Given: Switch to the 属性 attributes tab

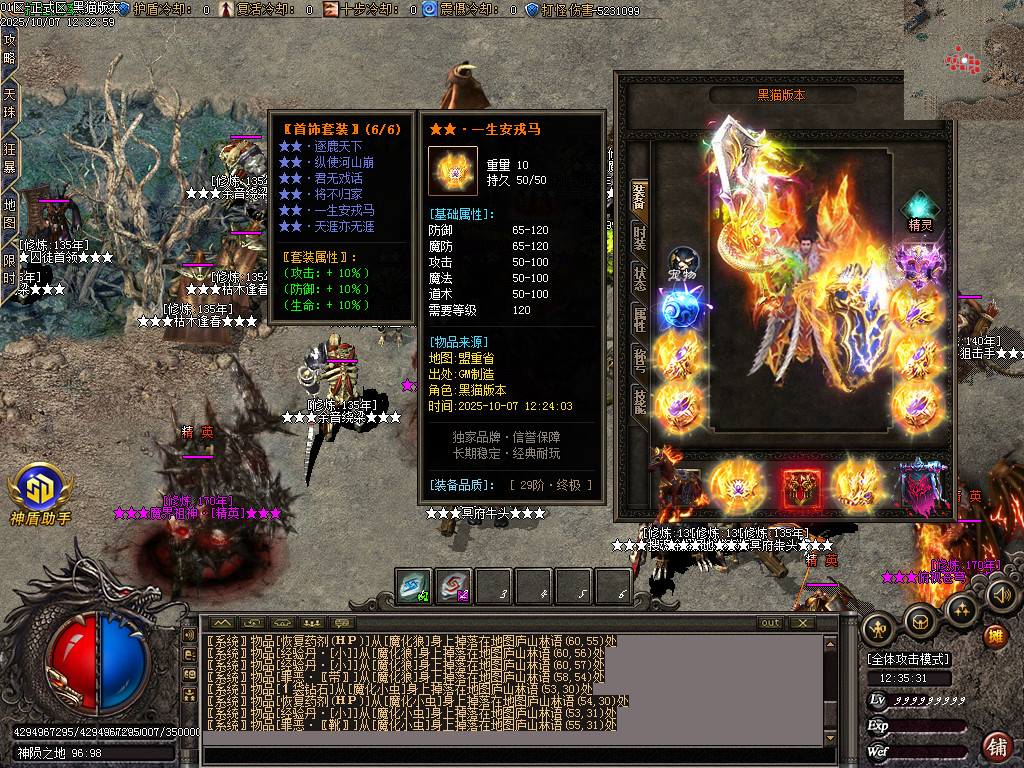Looking at the screenshot, I should (639, 319).
